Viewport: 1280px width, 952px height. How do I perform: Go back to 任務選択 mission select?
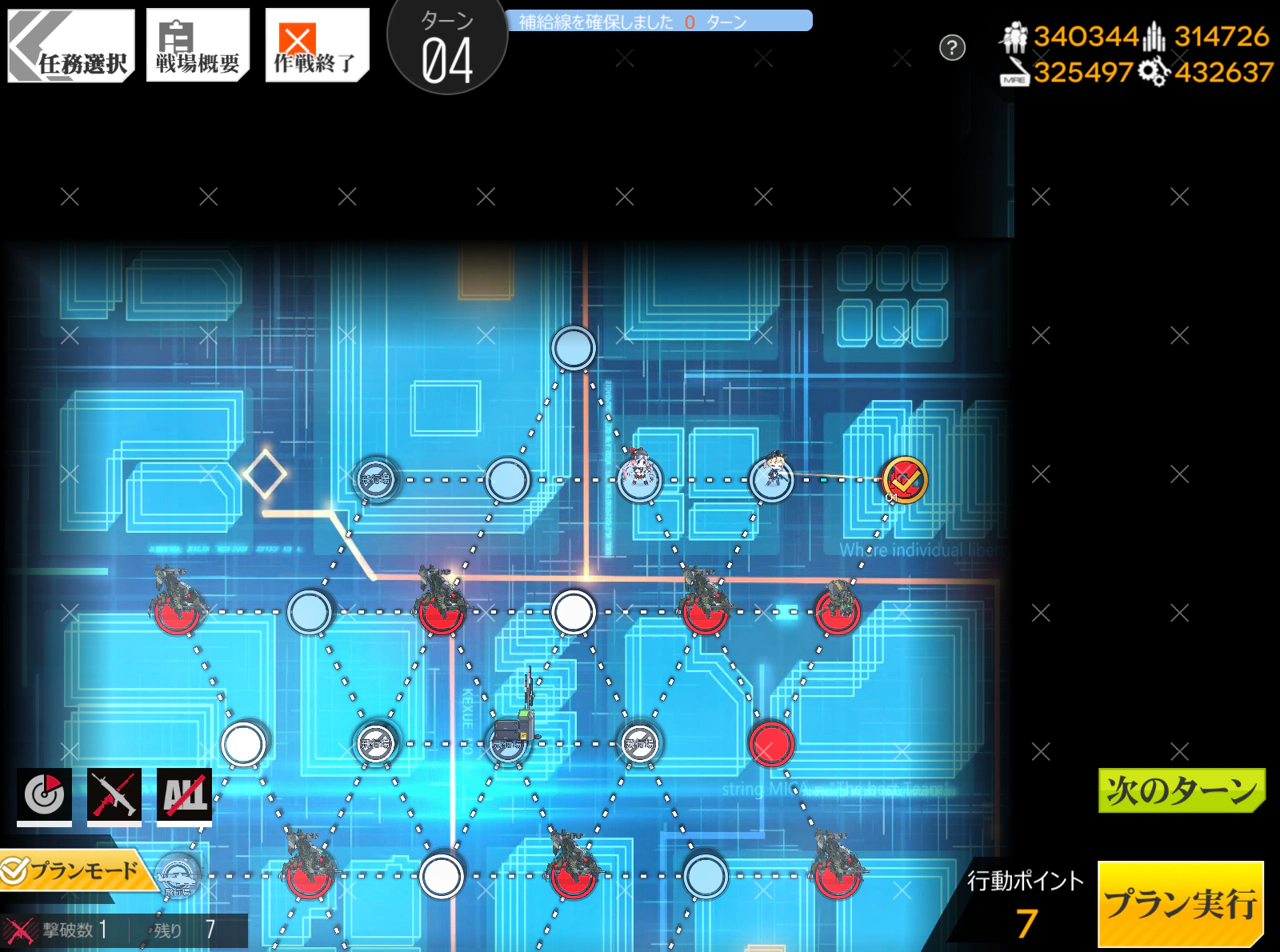pos(71,46)
